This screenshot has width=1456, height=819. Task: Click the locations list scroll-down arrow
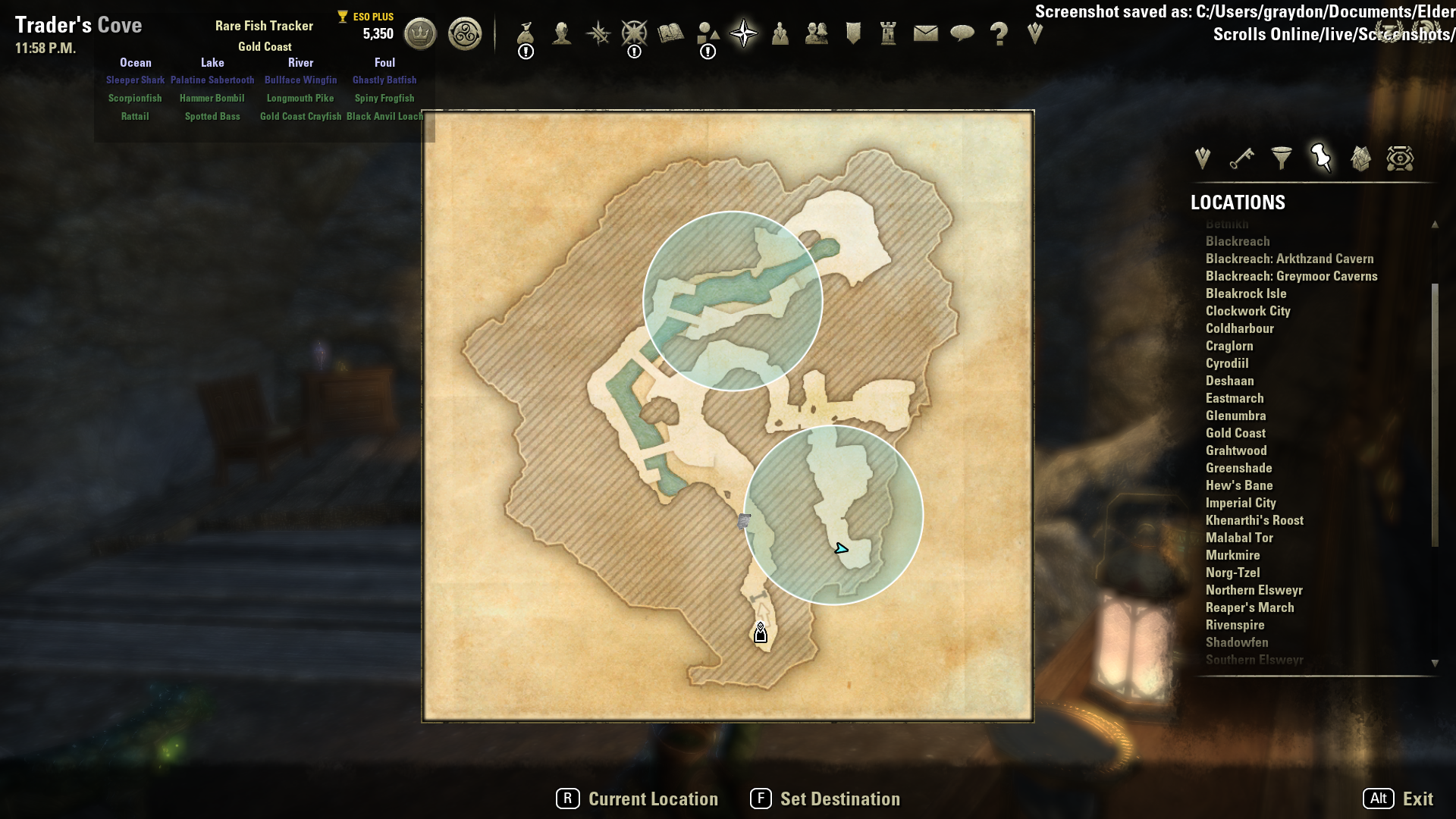(x=1435, y=663)
